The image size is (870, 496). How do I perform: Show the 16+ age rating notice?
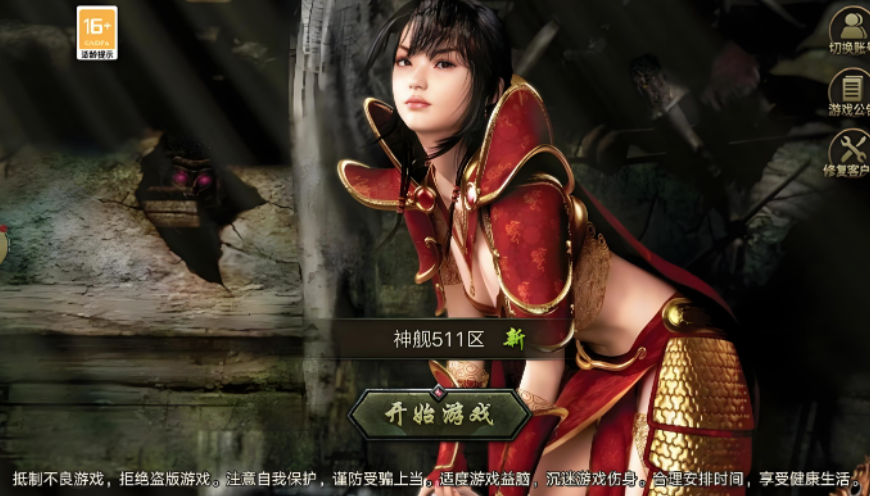(97, 32)
